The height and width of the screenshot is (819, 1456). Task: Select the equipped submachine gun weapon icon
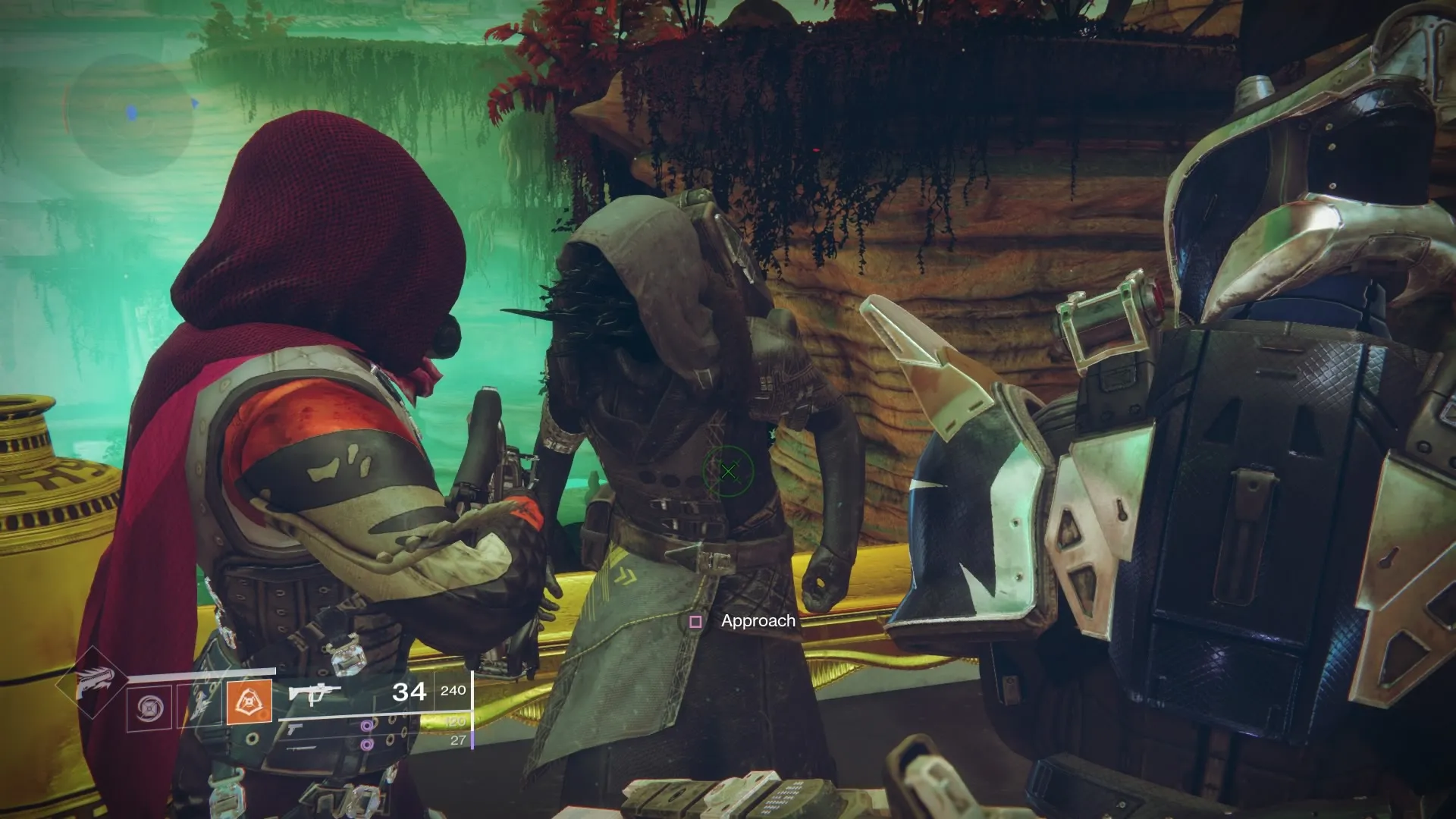coord(314,693)
